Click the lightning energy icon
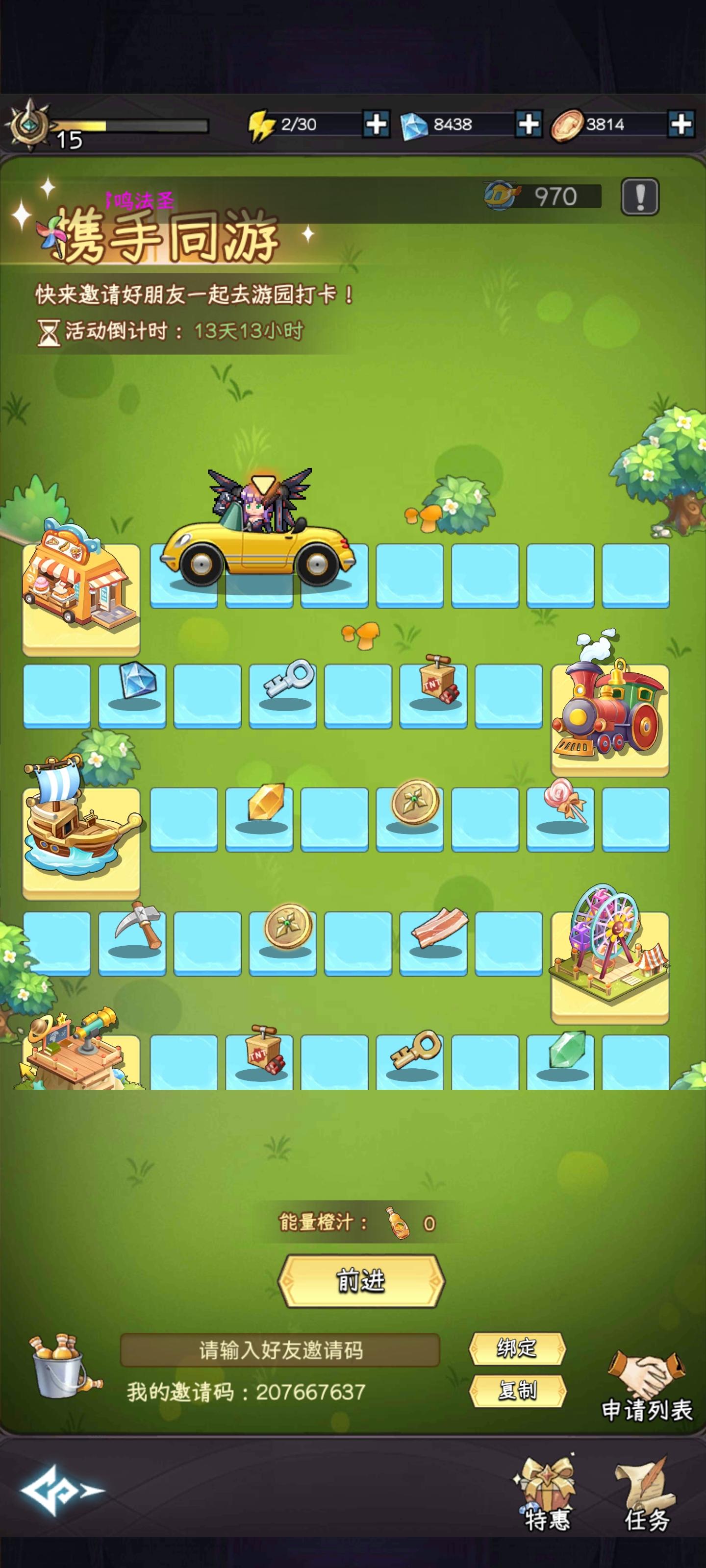 click(260, 125)
